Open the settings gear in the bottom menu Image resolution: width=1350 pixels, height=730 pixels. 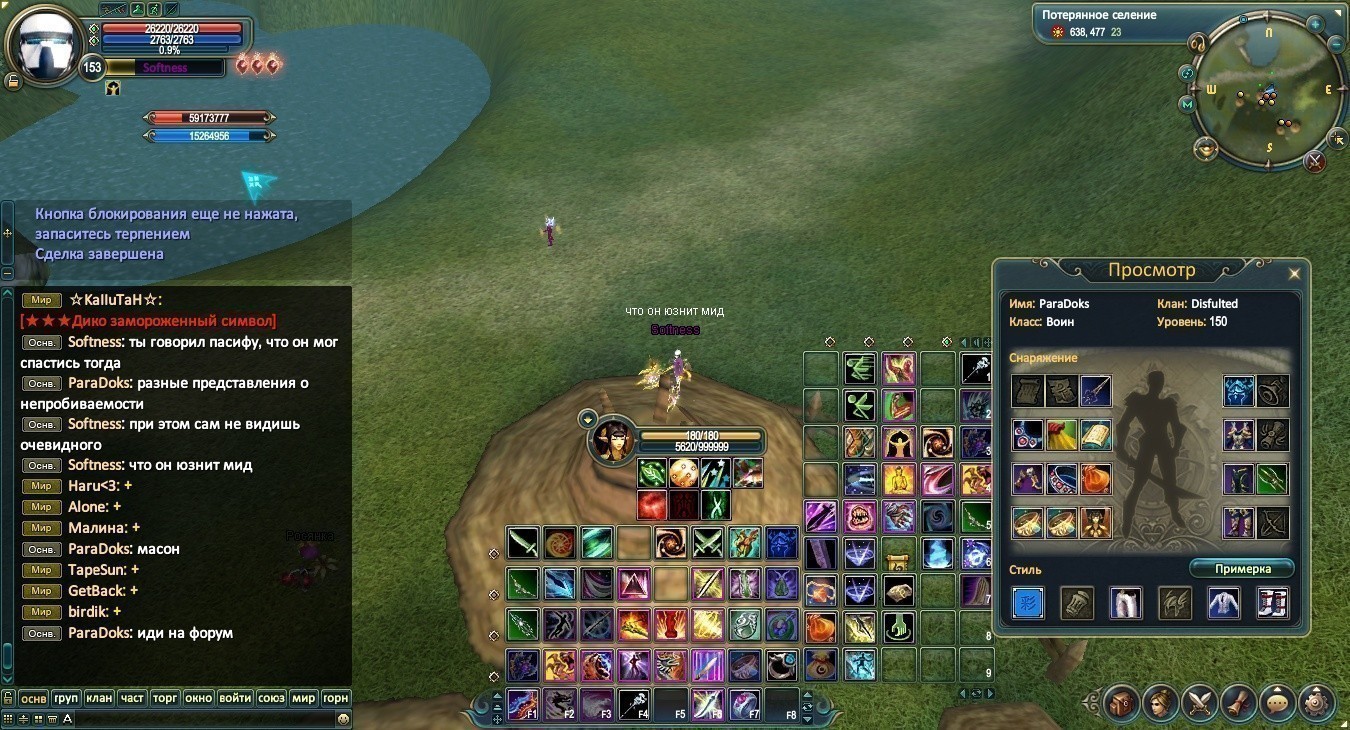point(1317,702)
